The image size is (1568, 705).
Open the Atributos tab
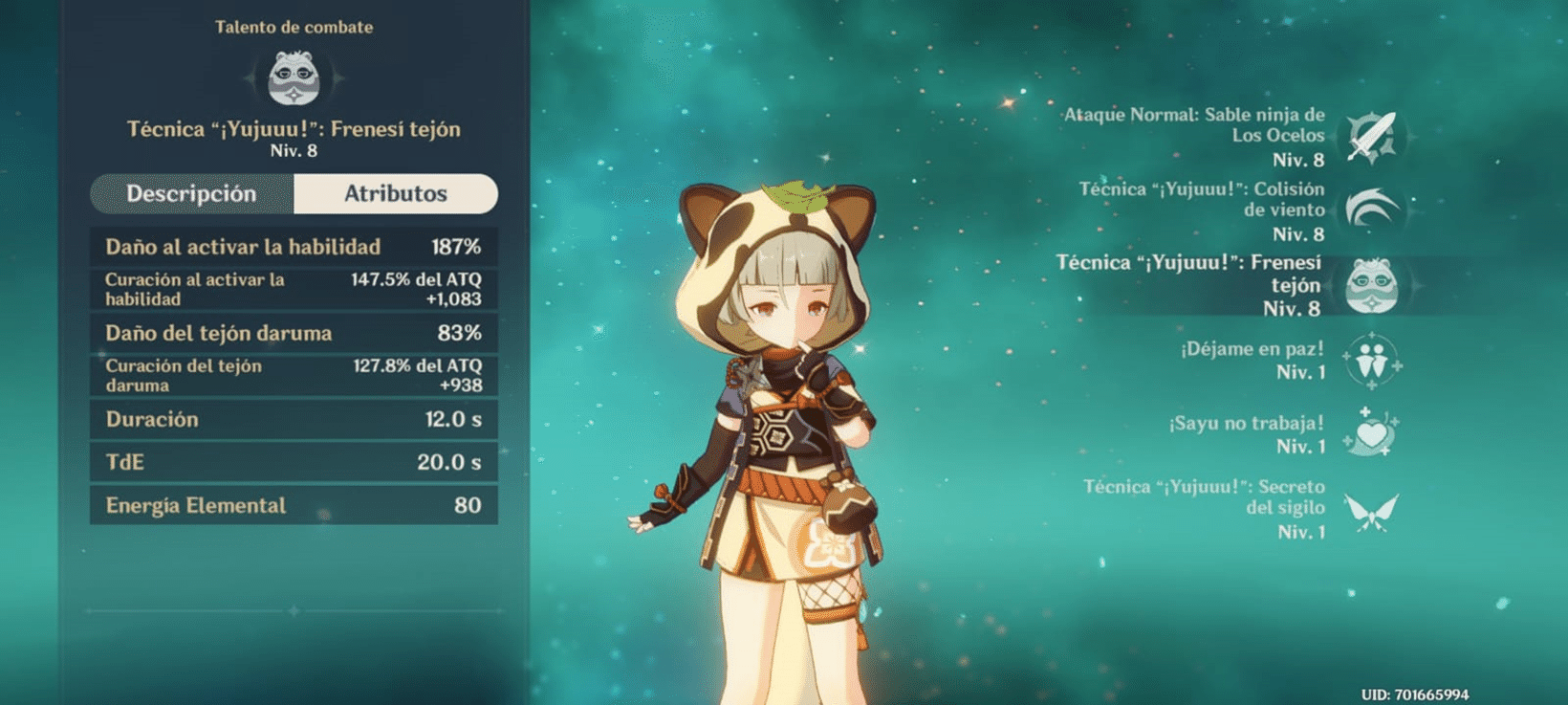(x=397, y=193)
